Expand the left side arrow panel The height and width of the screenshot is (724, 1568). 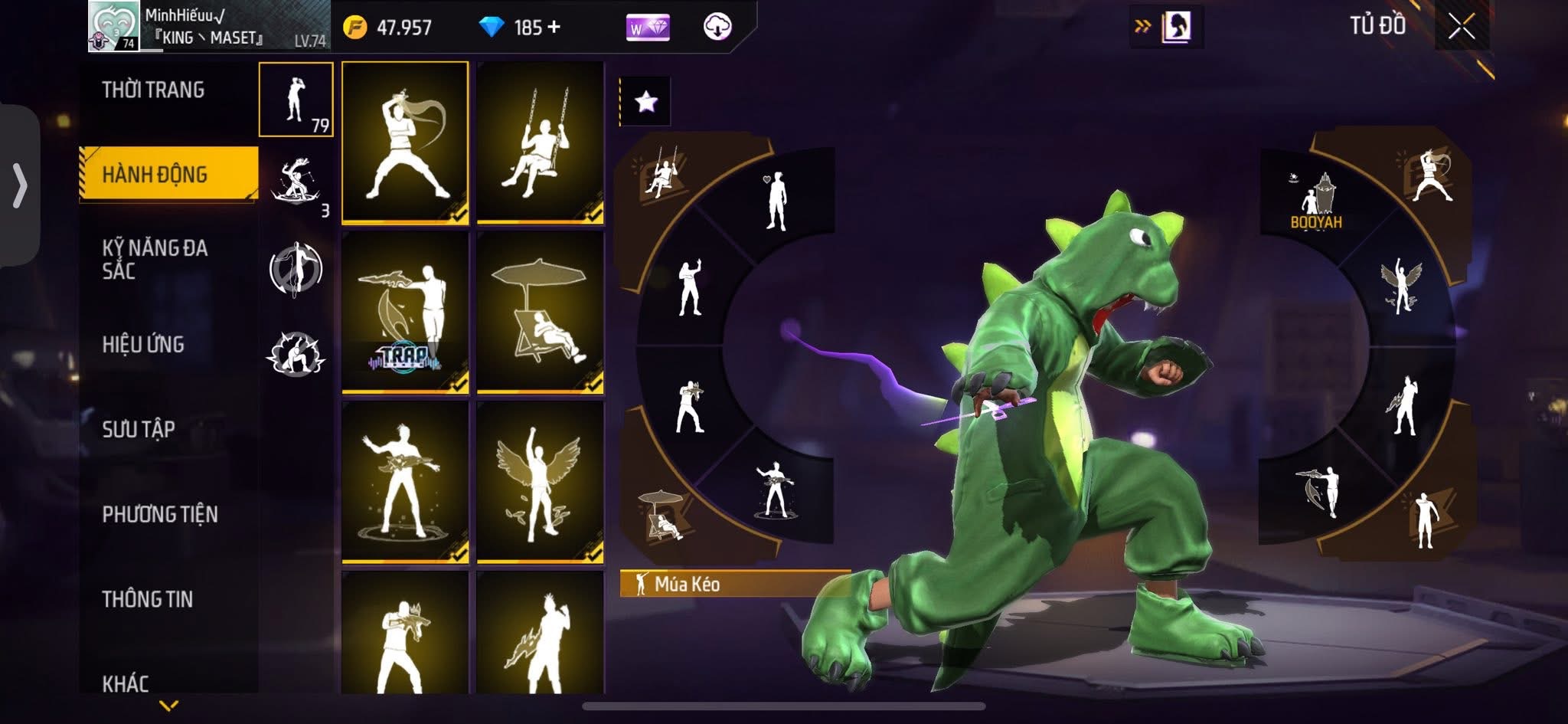click(20, 185)
